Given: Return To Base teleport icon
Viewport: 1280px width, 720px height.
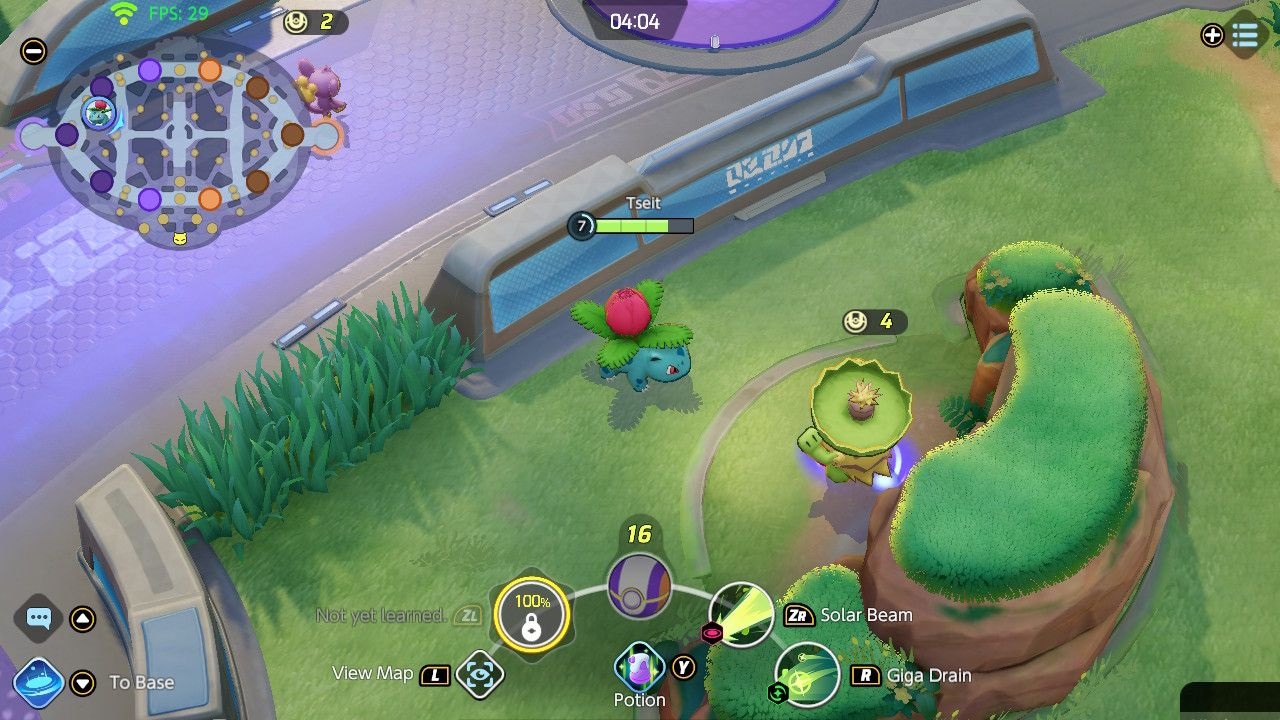Looking at the screenshot, I should coord(39,683).
